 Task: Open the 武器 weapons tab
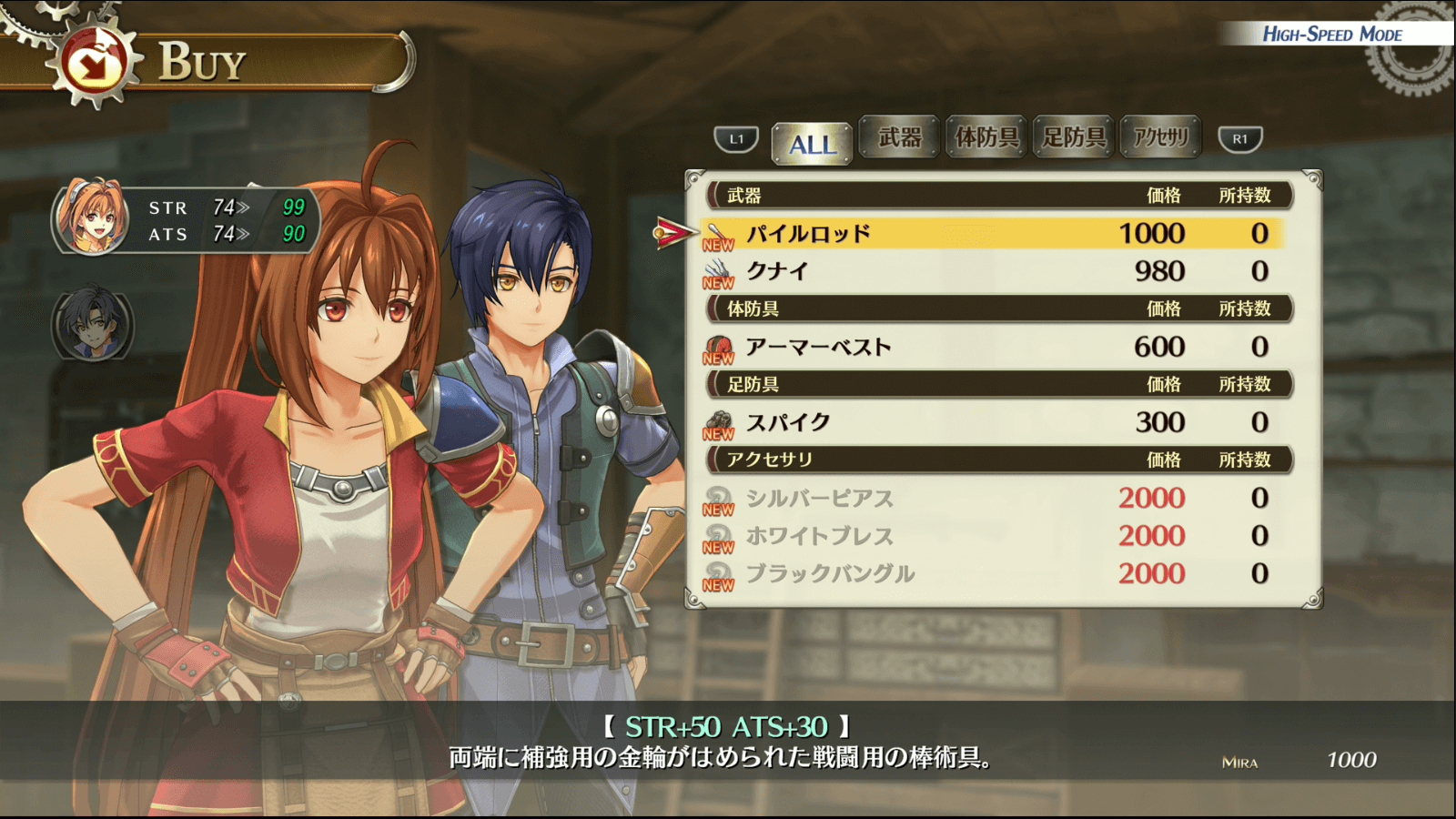click(x=899, y=137)
